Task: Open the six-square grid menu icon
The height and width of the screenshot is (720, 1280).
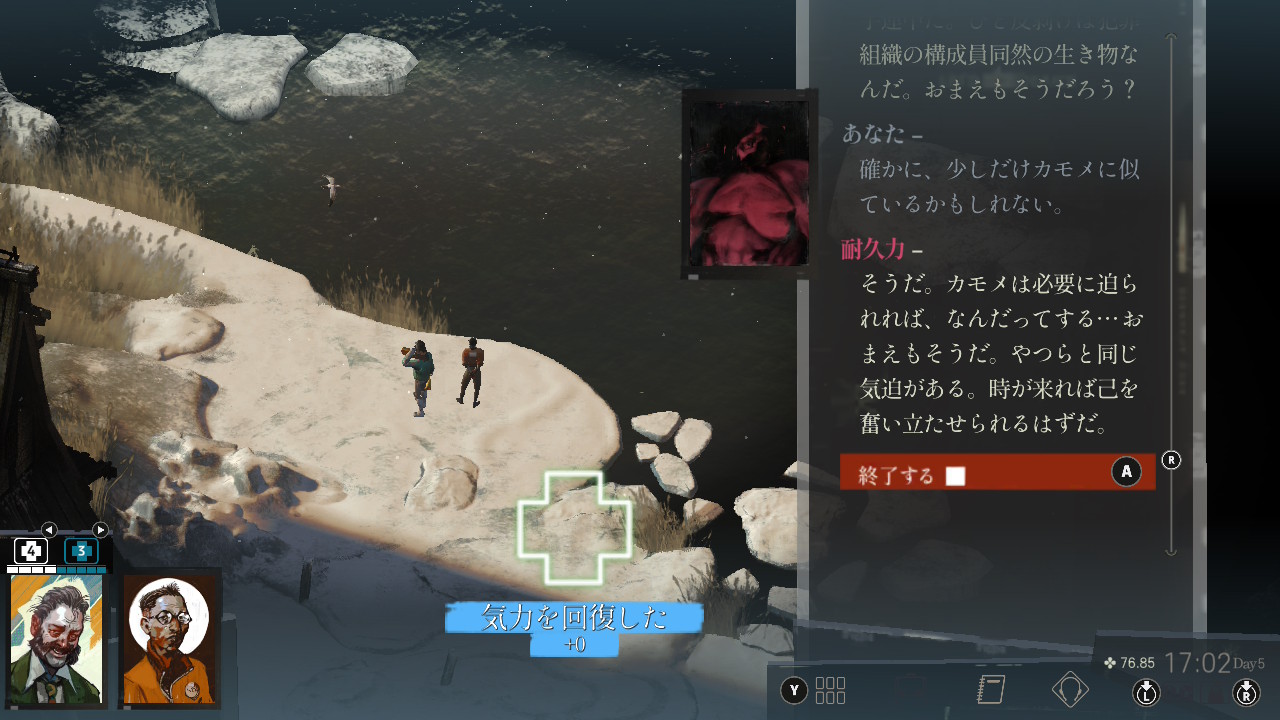Action: [830, 690]
